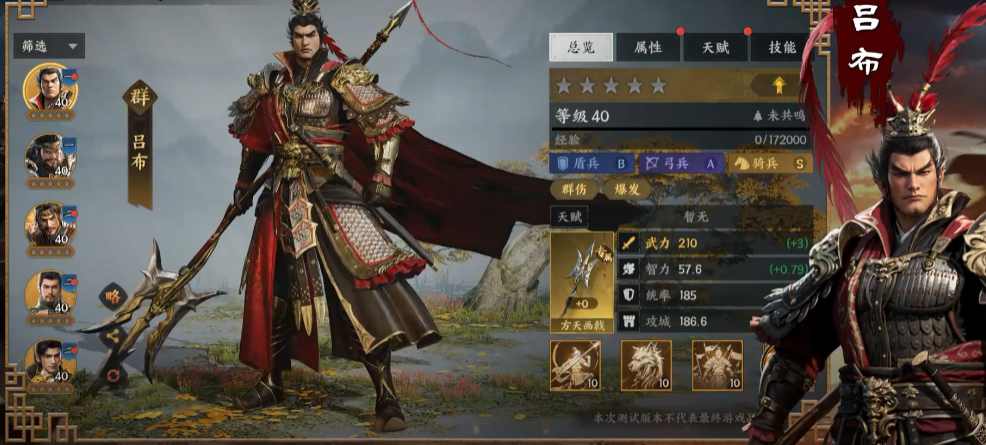Click the 略 diamond button
Image resolution: width=986 pixels, height=445 pixels.
click(112, 296)
